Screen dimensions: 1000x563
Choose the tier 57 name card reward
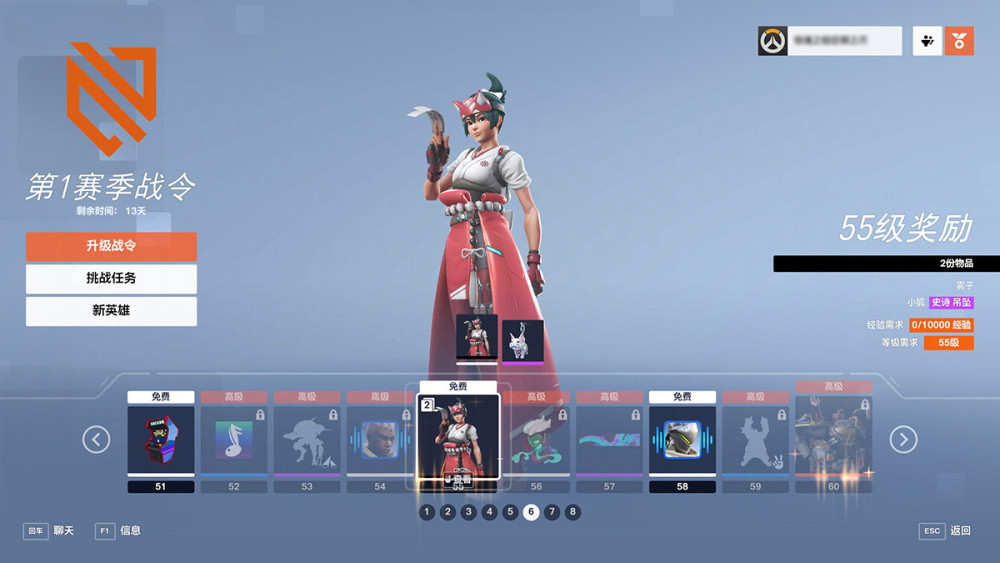coord(609,440)
